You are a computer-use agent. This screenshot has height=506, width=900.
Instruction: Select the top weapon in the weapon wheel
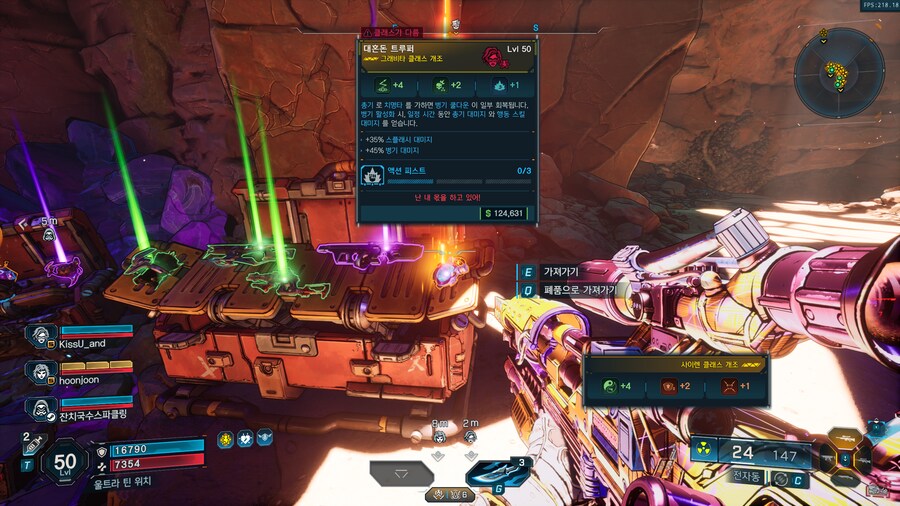[x=845, y=438]
